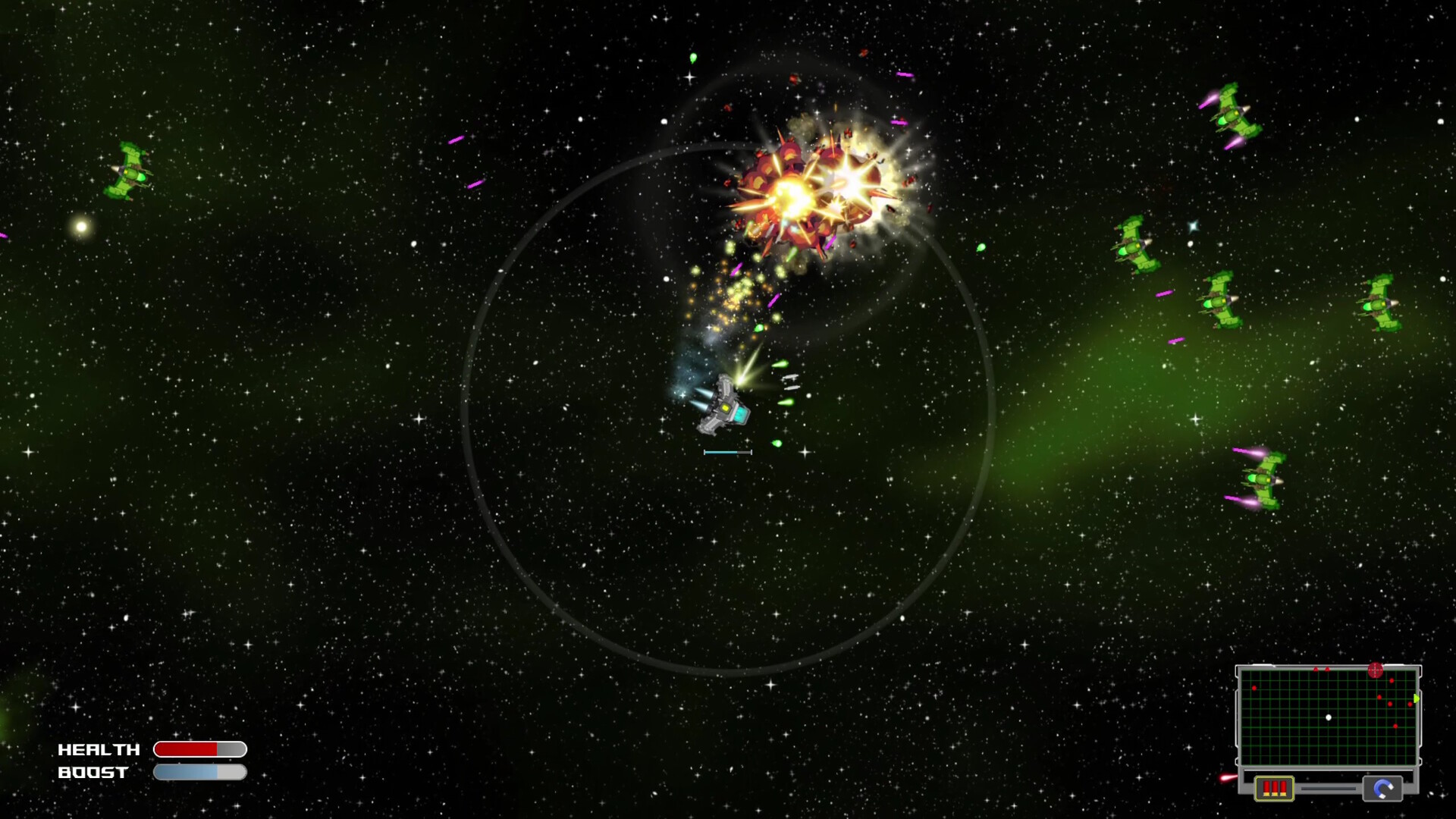This screenshot has width=1456, height=819.
Task: Click the blue magnet pickup icon
Action: pos(1383,789)
